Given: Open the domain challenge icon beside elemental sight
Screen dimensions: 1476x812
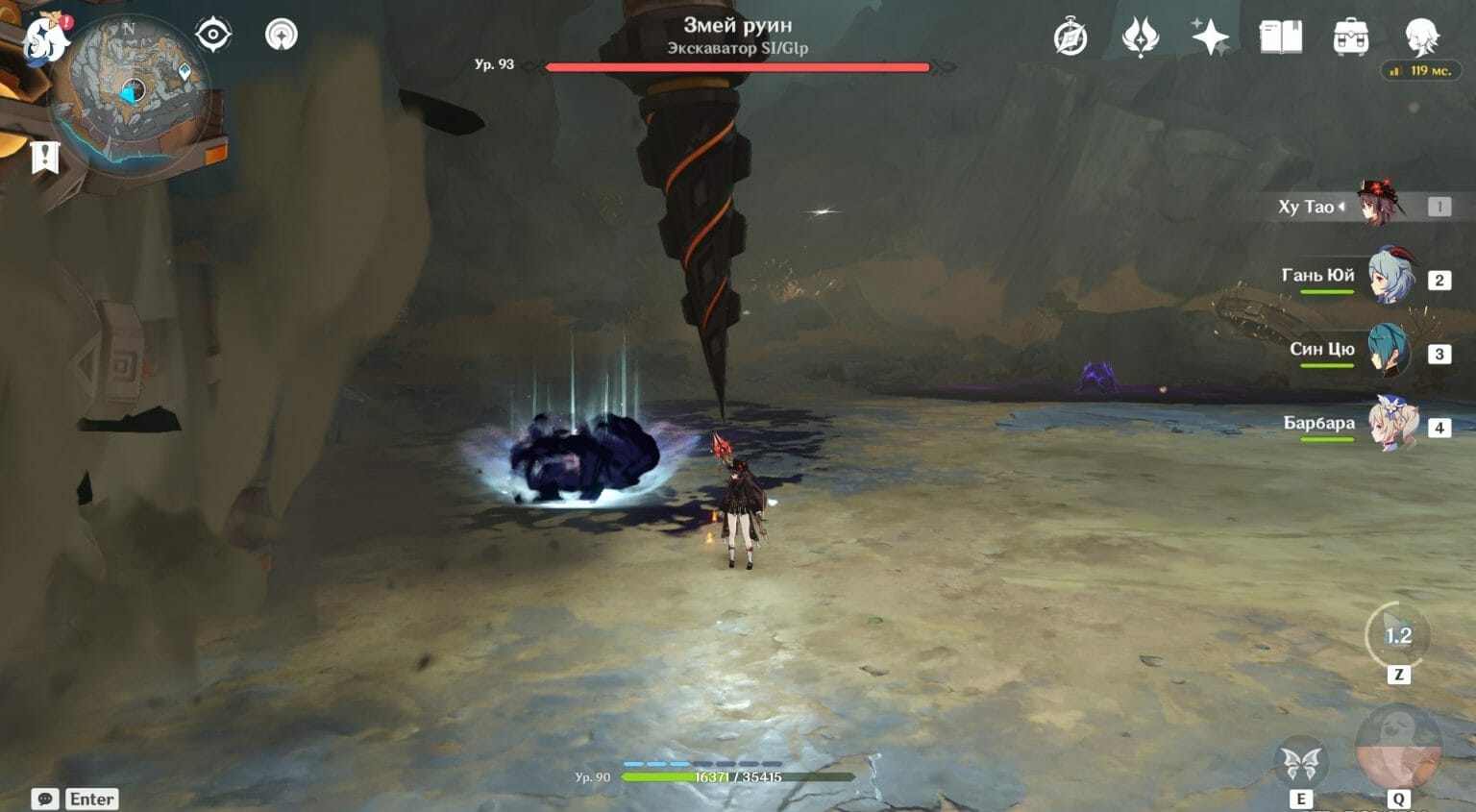Looking at the screenshot, I should [282, 34].
